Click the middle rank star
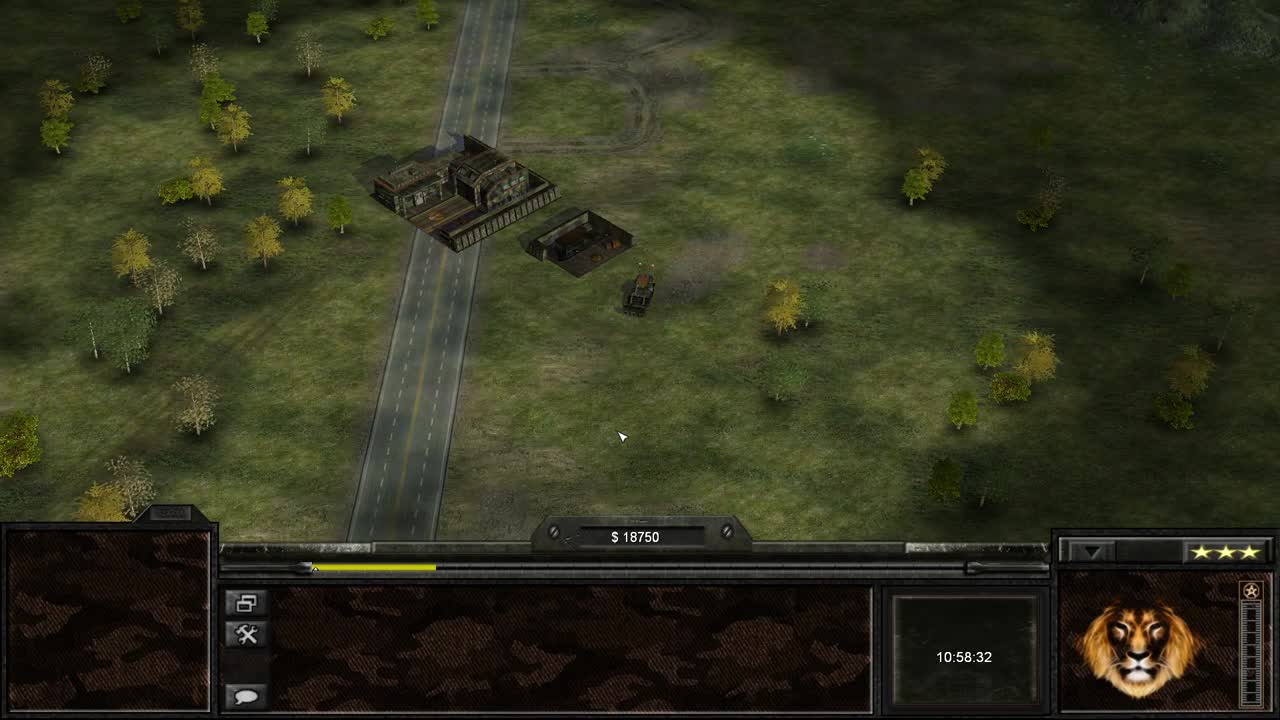 [x=1227, y=551]
